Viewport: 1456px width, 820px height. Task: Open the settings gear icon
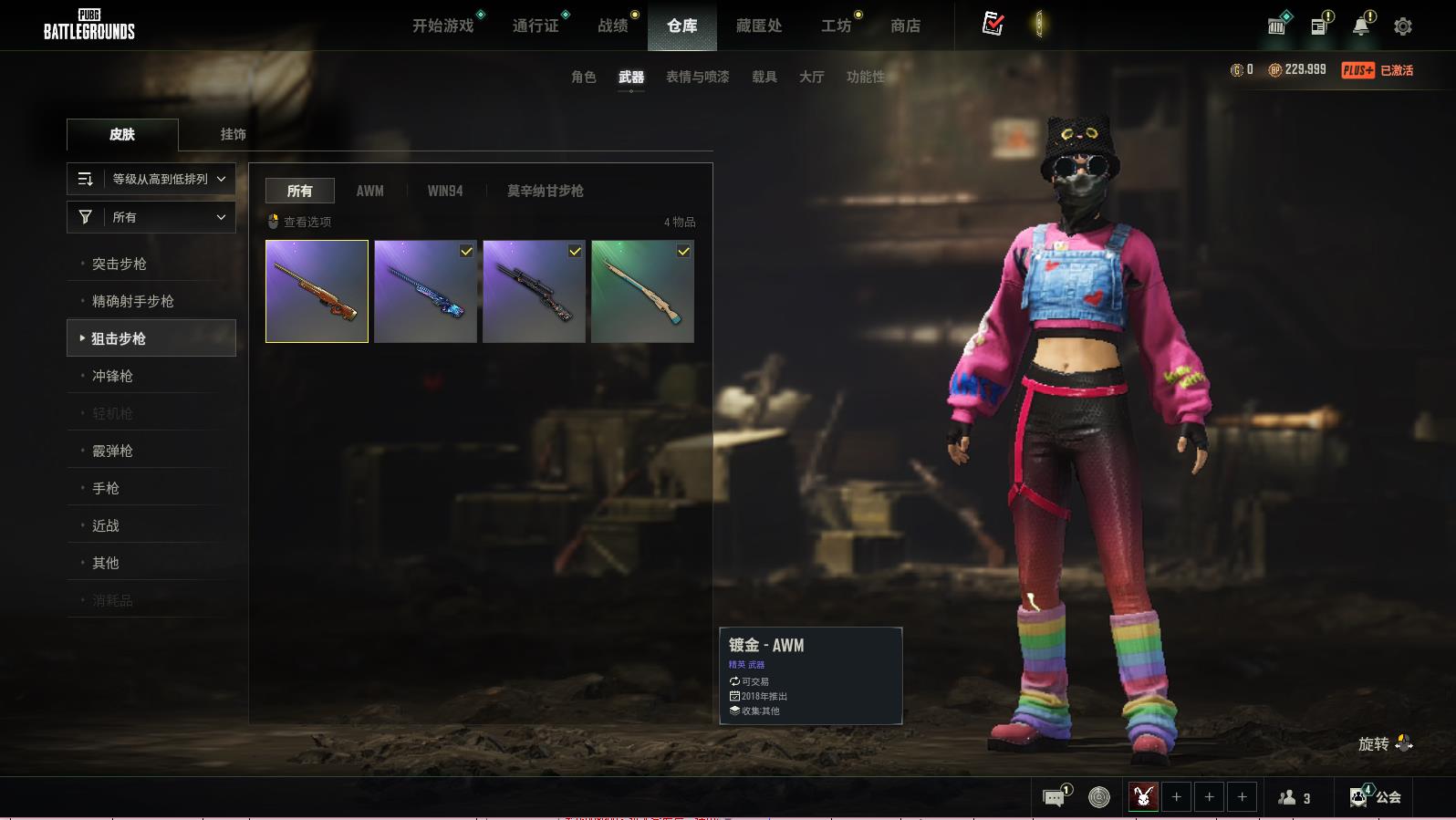pyautogui.click(x=1403, y=26)
